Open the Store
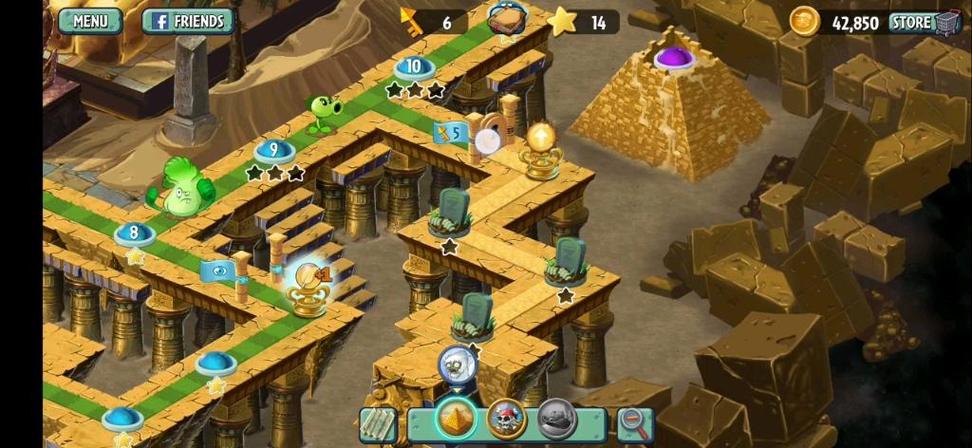972x448 pixels. (x=924, y=22)
